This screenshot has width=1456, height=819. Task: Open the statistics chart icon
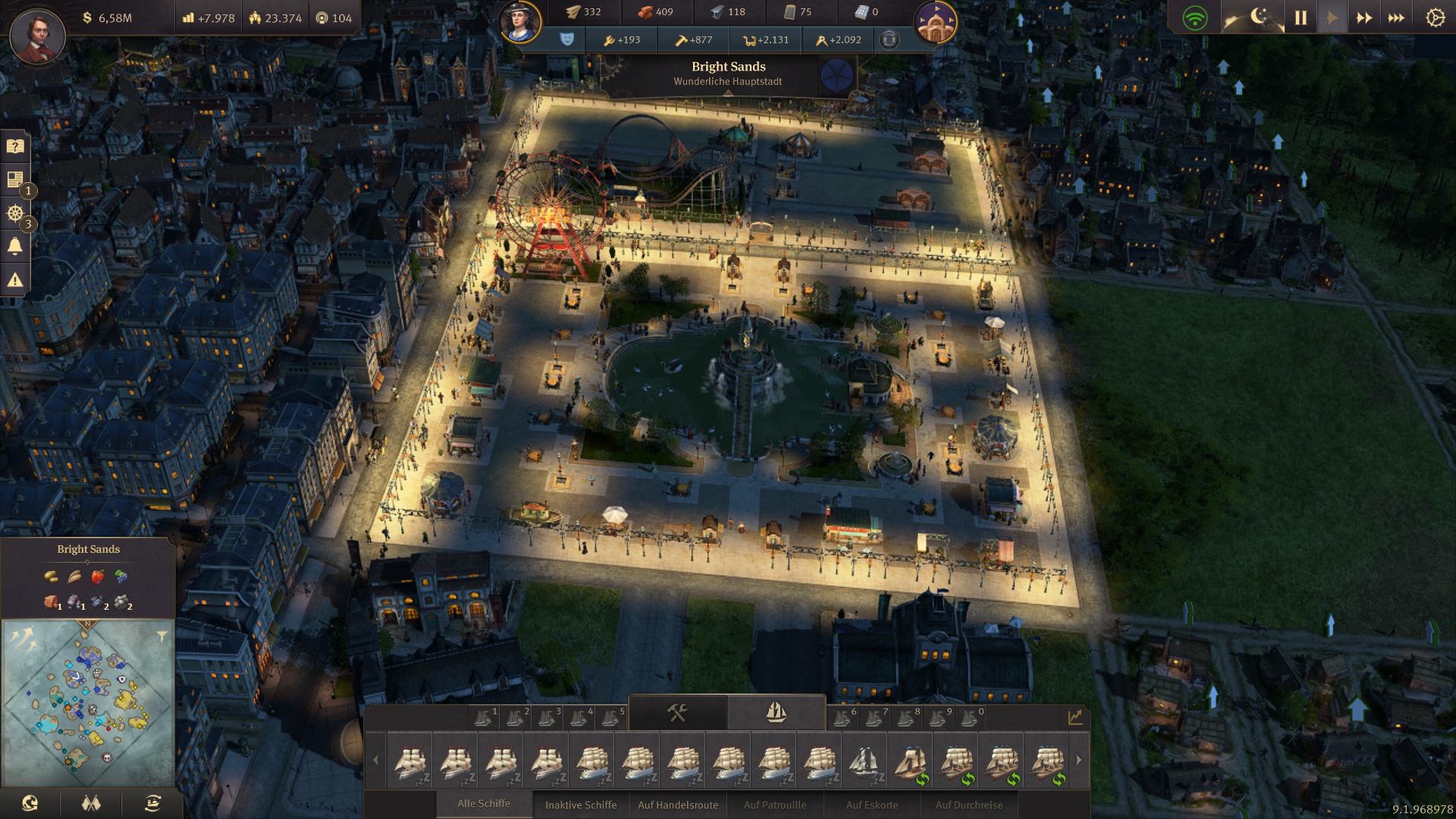(1075, 717)
